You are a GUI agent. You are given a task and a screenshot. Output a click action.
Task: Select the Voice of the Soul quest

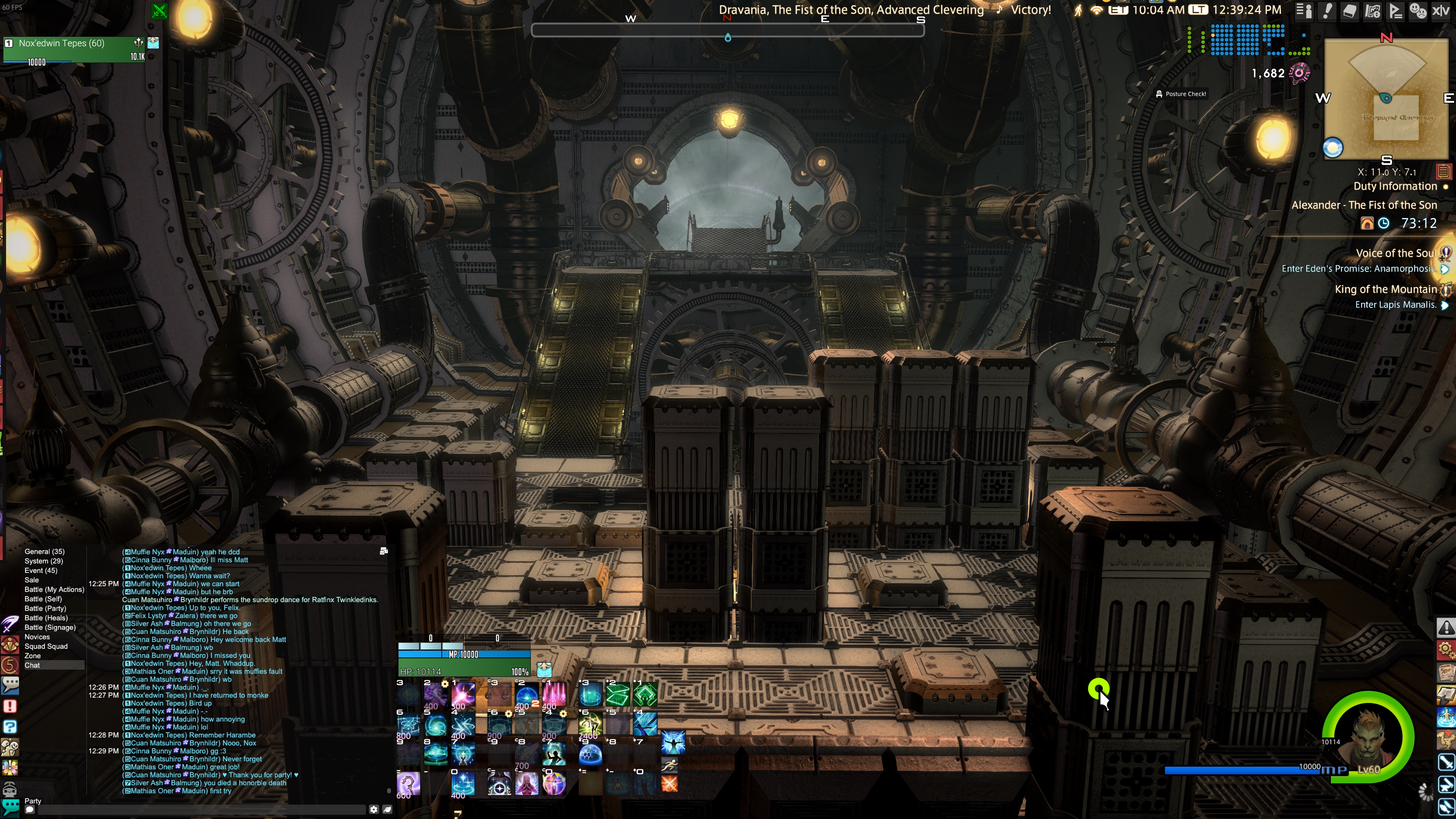tap(1395, 253)
